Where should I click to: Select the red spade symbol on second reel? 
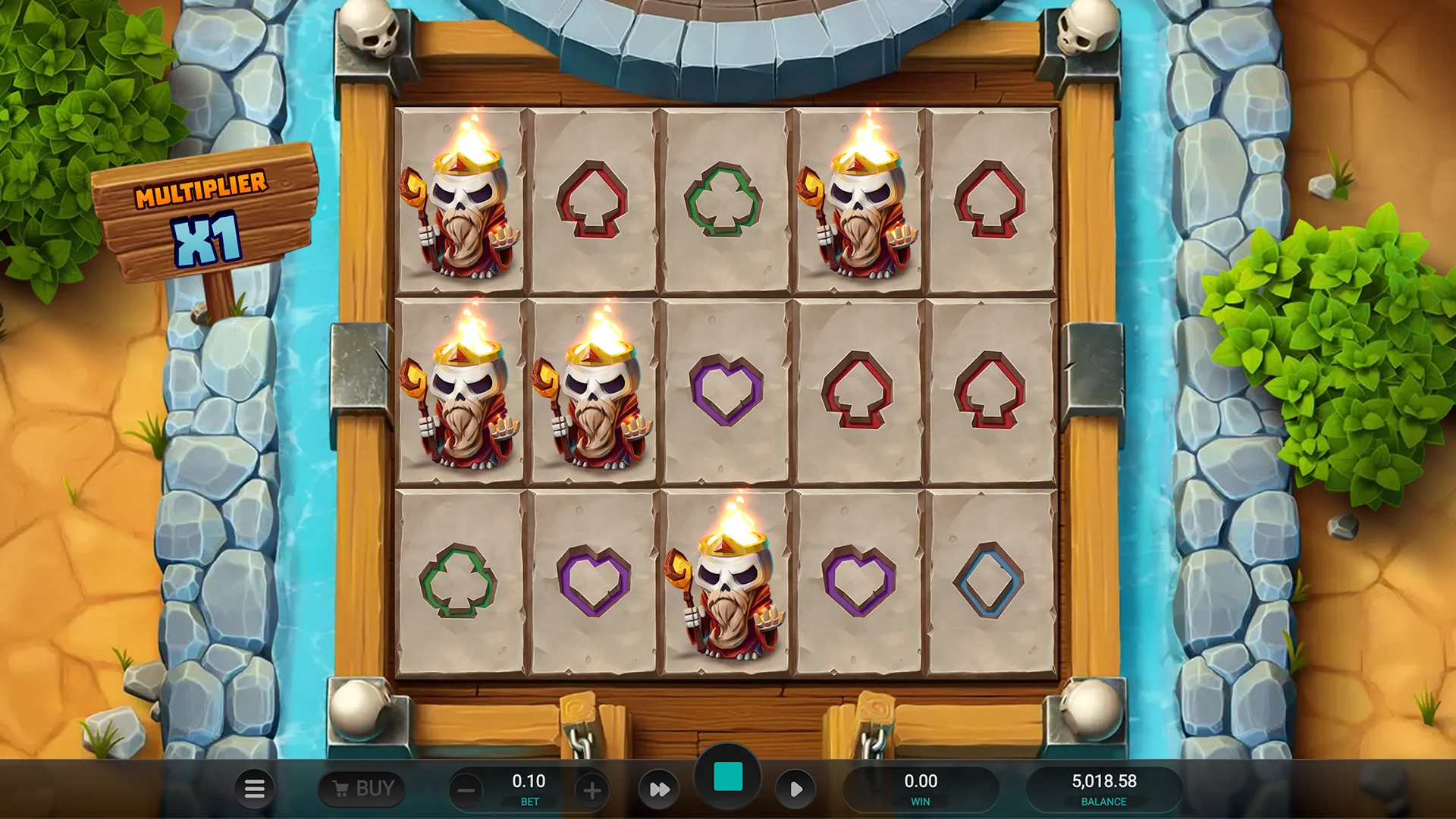(x=594, y=199)
